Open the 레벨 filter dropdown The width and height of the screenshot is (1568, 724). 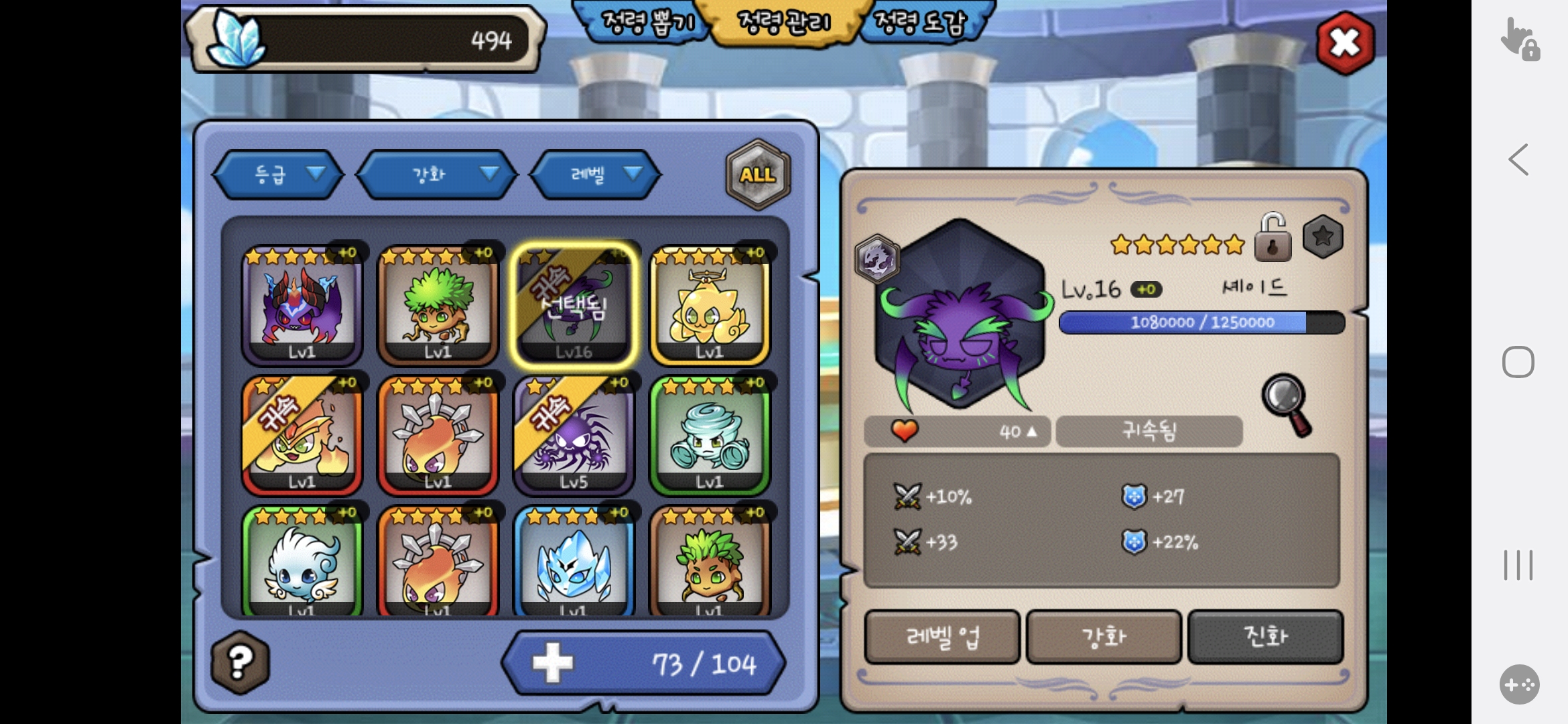[x=596, y=174]
